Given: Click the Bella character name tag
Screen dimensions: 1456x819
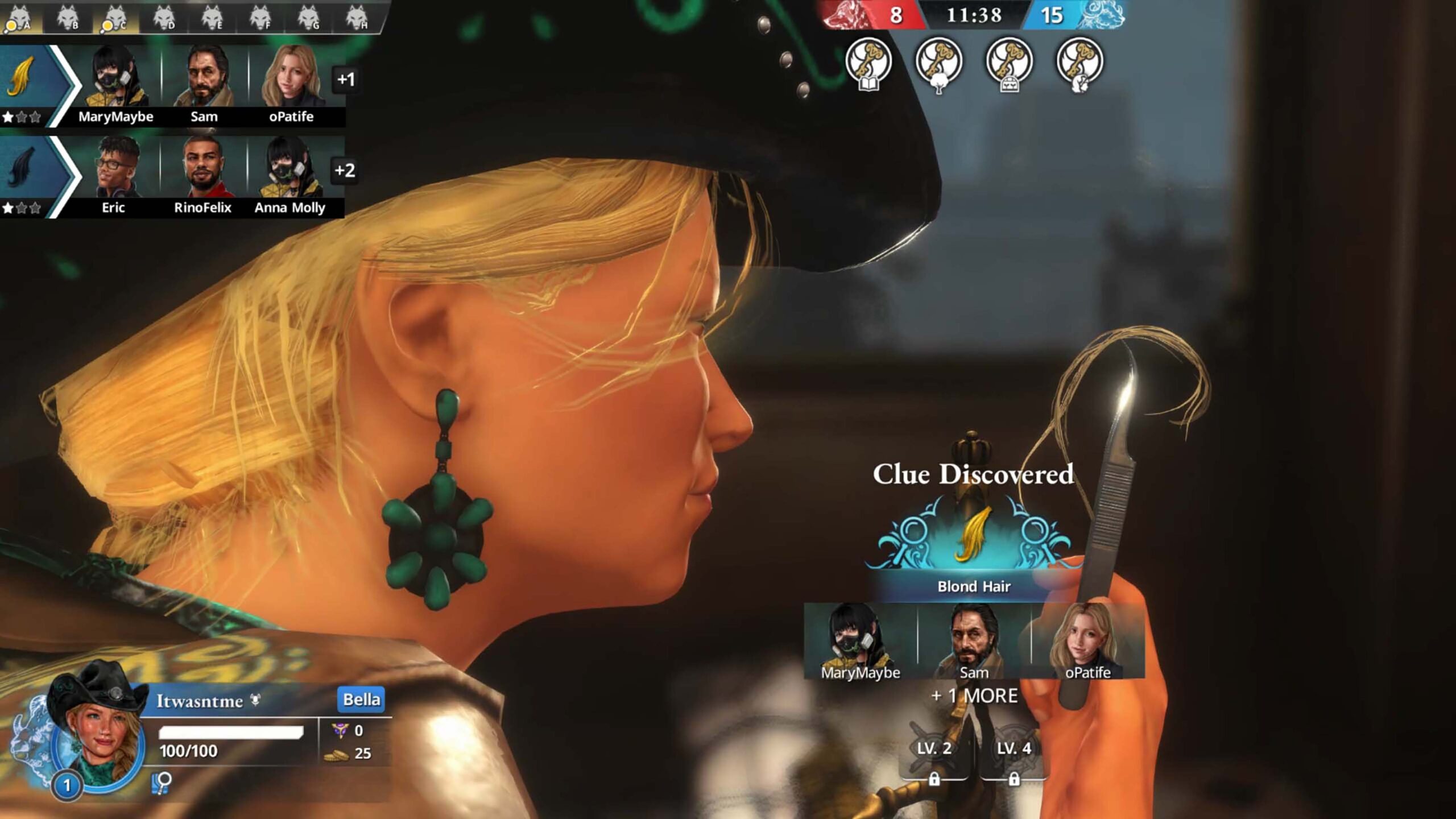Looking at the screenshot, I should (x=361, y=699).
